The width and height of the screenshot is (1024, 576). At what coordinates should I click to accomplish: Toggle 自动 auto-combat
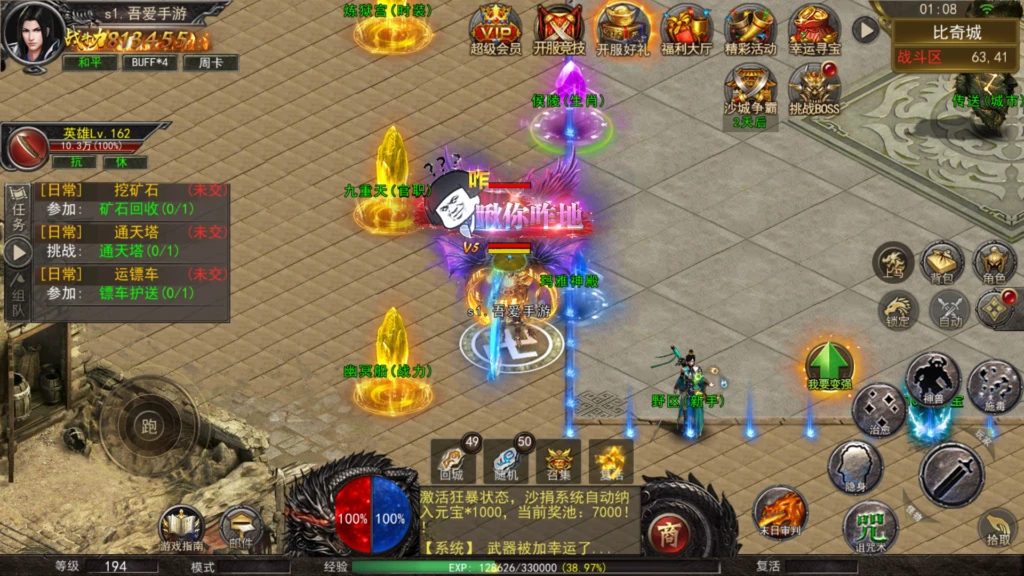948,310
